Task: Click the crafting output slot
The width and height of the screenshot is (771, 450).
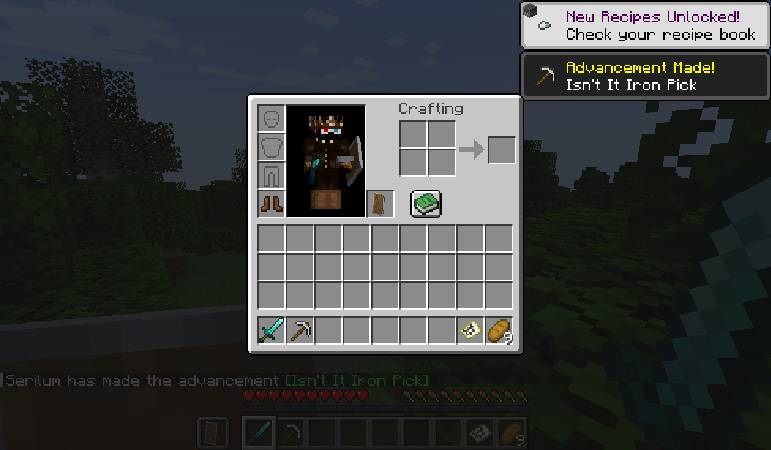Action: (x=501, y=150)
